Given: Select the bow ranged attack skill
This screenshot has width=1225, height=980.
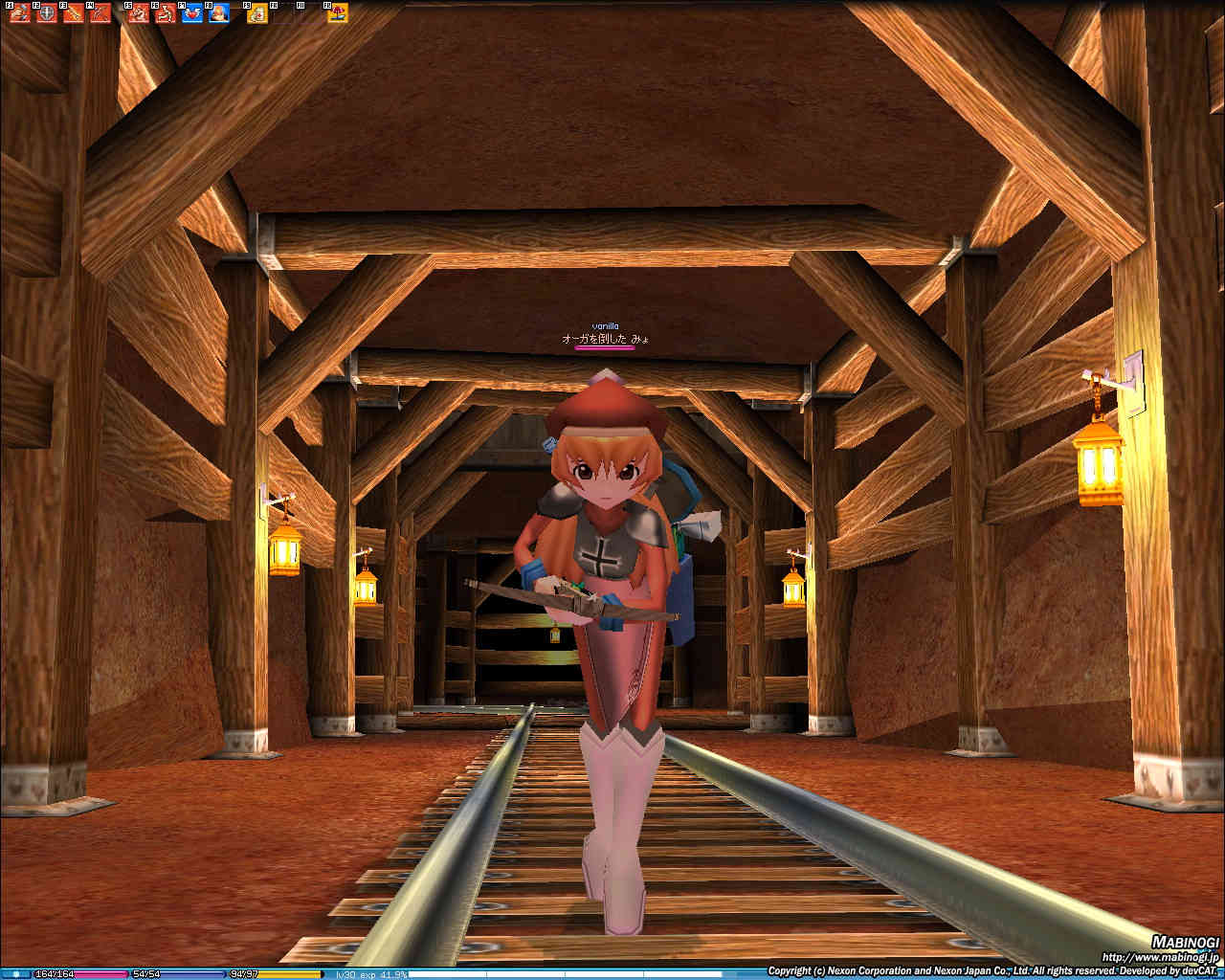Looking at the screenshot, I should click(100, 13).
